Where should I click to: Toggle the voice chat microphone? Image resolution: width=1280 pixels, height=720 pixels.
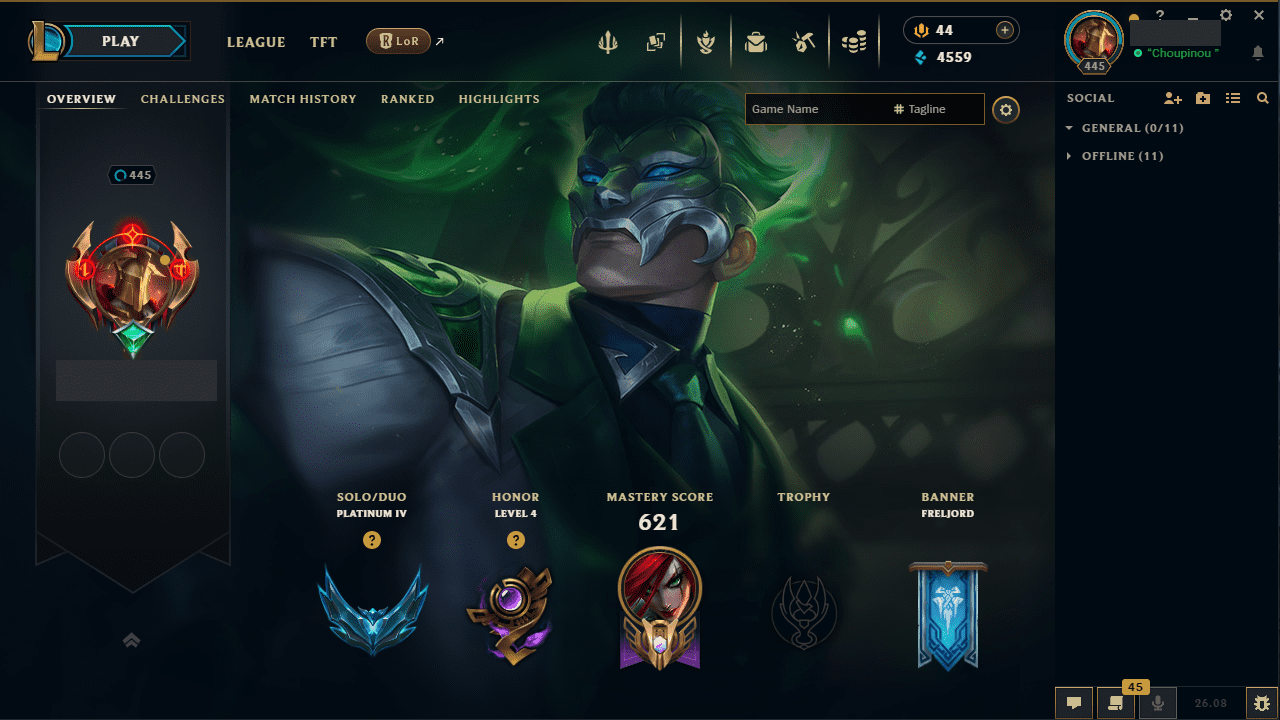point(1157,703)
